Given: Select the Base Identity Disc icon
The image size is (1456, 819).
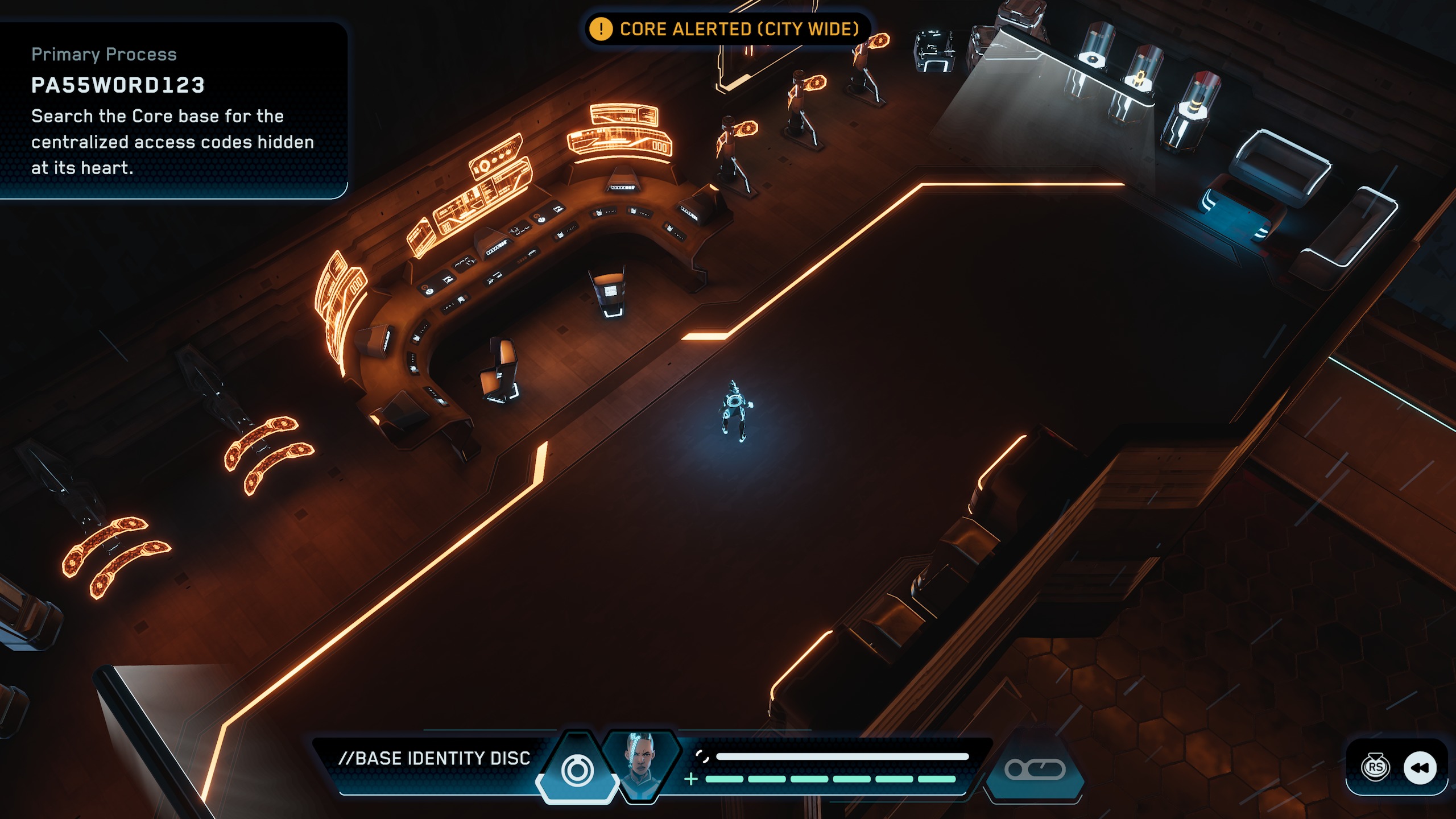Looking at the screenshot, I should 577,770.
